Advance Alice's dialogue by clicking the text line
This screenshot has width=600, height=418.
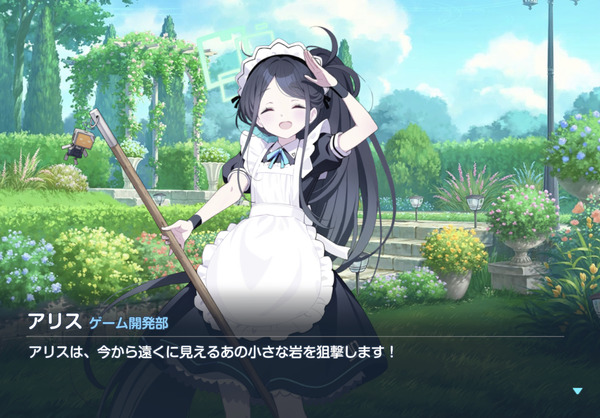coord(212,352)
